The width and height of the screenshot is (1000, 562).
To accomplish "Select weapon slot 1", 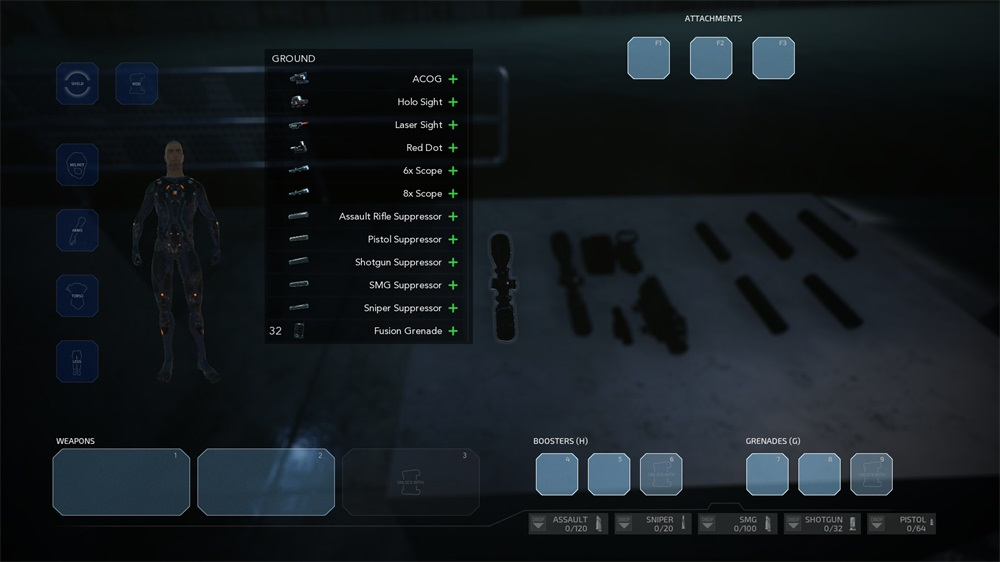I will (121, 482).
